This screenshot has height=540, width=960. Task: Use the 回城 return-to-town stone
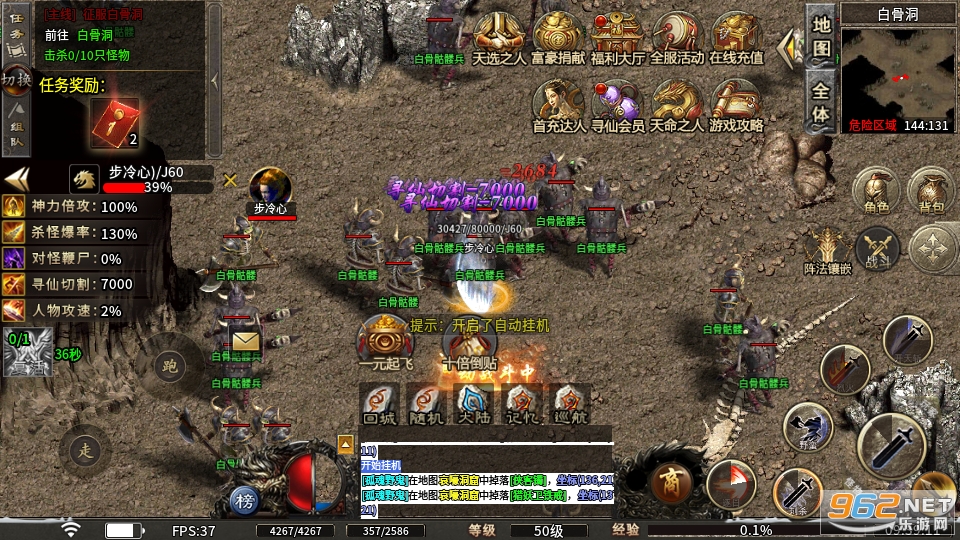click(379, 402)
